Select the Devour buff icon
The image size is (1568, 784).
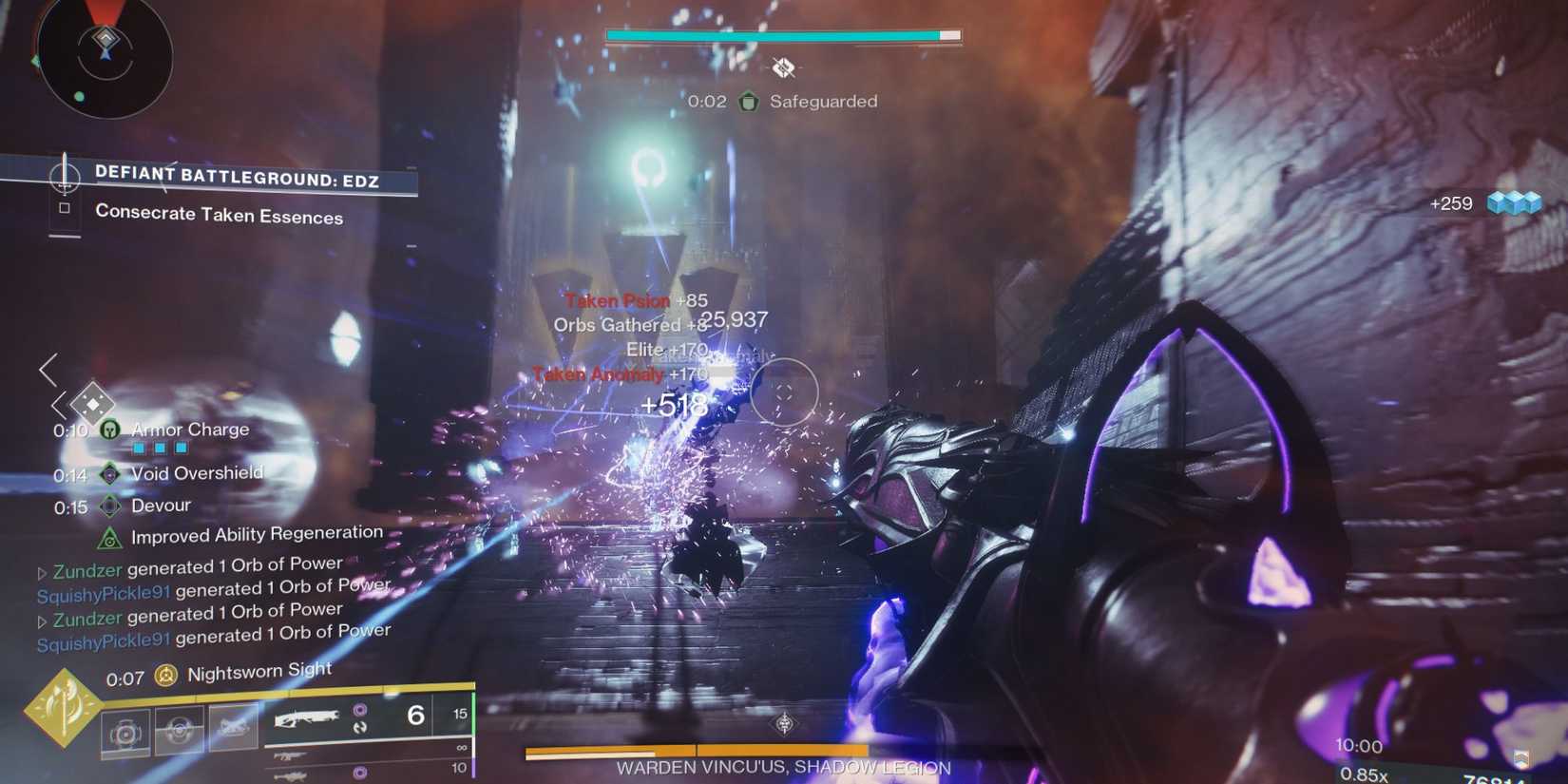[109, 506]
